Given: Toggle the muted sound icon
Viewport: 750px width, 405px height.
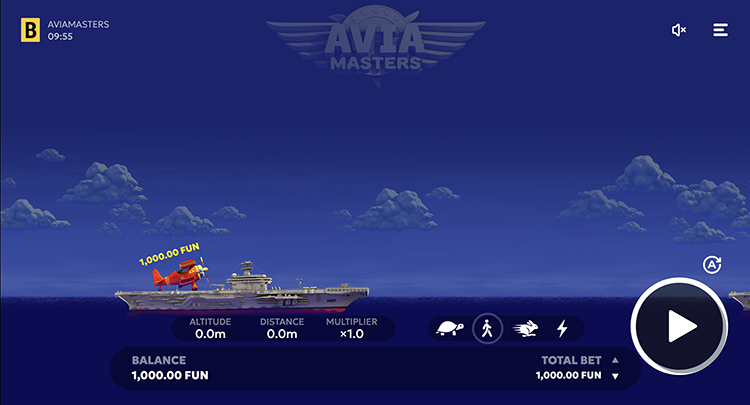Looking at the screenshot, I should (679, 30).
